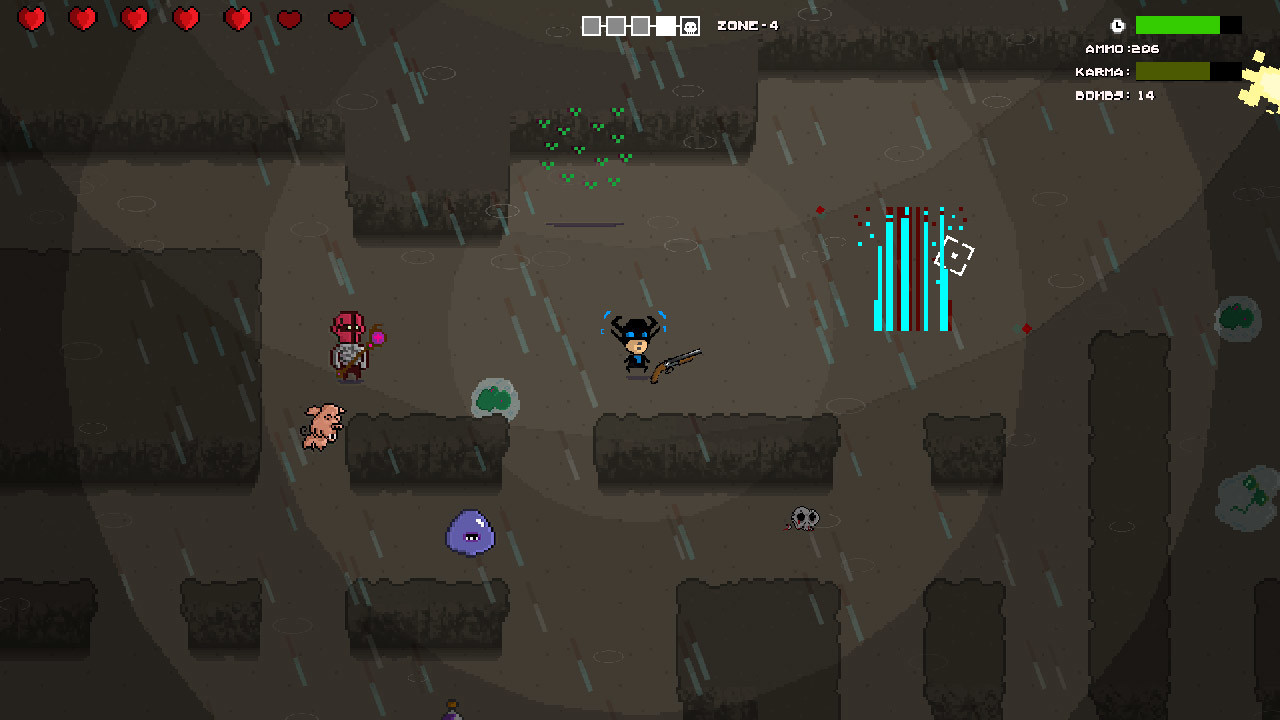
Task: Click the first gray zone progress square
Action: tap(592, 25)
